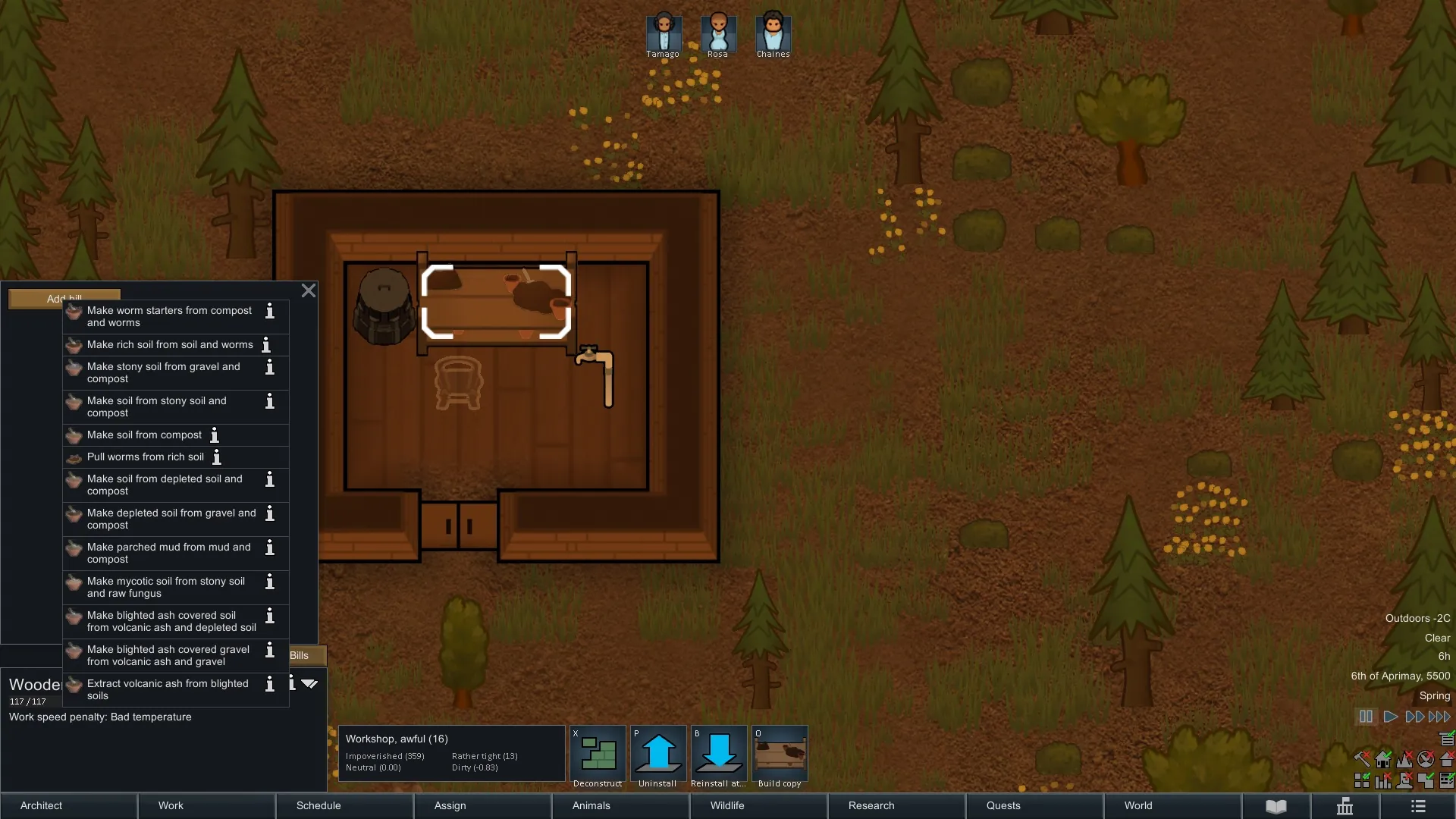Deconstruct the selected workbench
Image resolution: width=1456 pixels, height=819 pixels.
598,757
